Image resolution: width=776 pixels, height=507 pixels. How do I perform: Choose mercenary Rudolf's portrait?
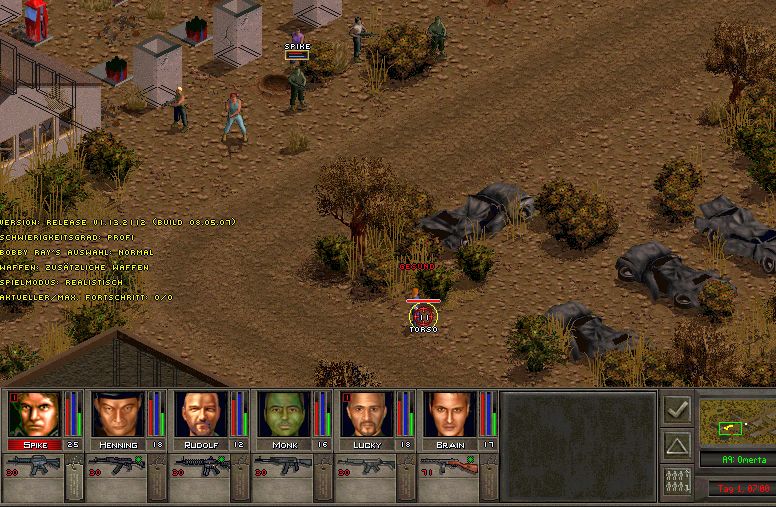tap(201, 414)
